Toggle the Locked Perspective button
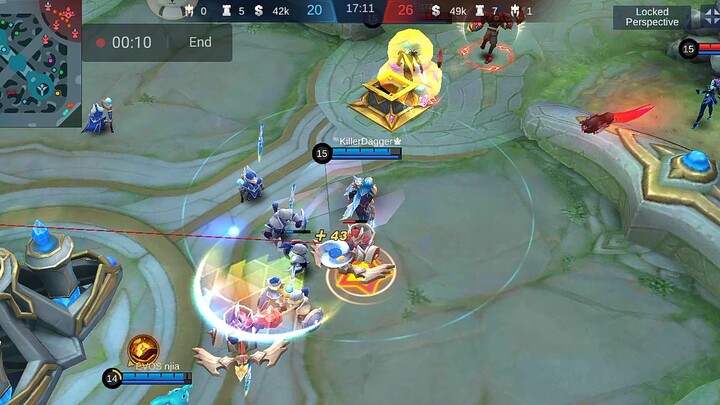 click(652, 17)
